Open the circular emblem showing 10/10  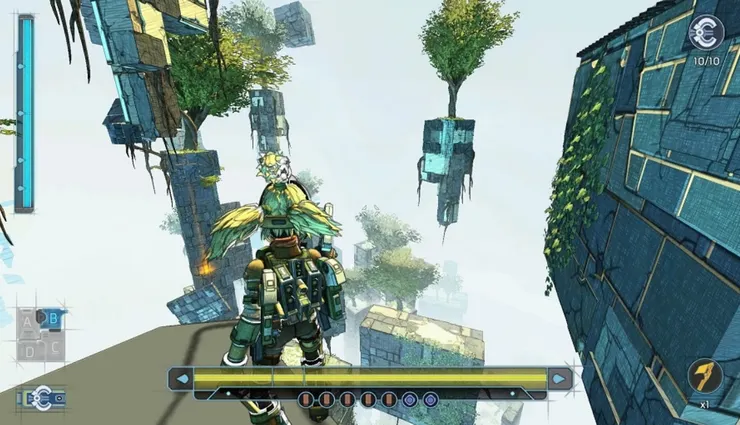[x=706, y=34]
